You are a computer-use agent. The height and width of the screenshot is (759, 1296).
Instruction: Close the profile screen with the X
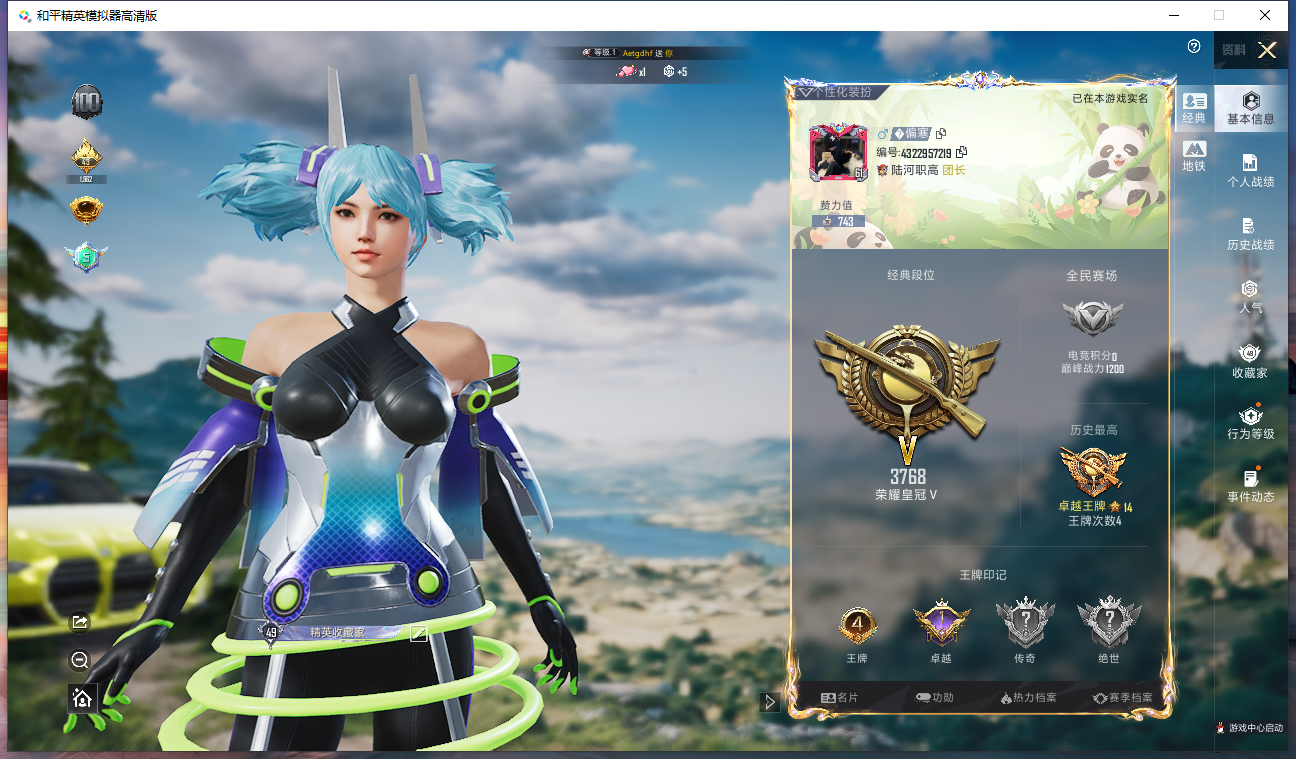pos(1267,50)
